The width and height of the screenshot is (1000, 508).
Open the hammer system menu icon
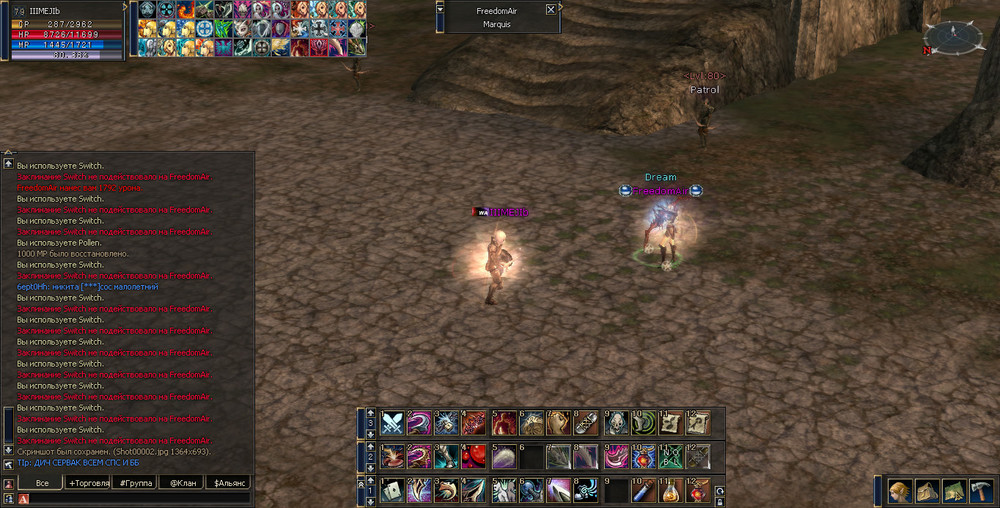tap(980, 490)
